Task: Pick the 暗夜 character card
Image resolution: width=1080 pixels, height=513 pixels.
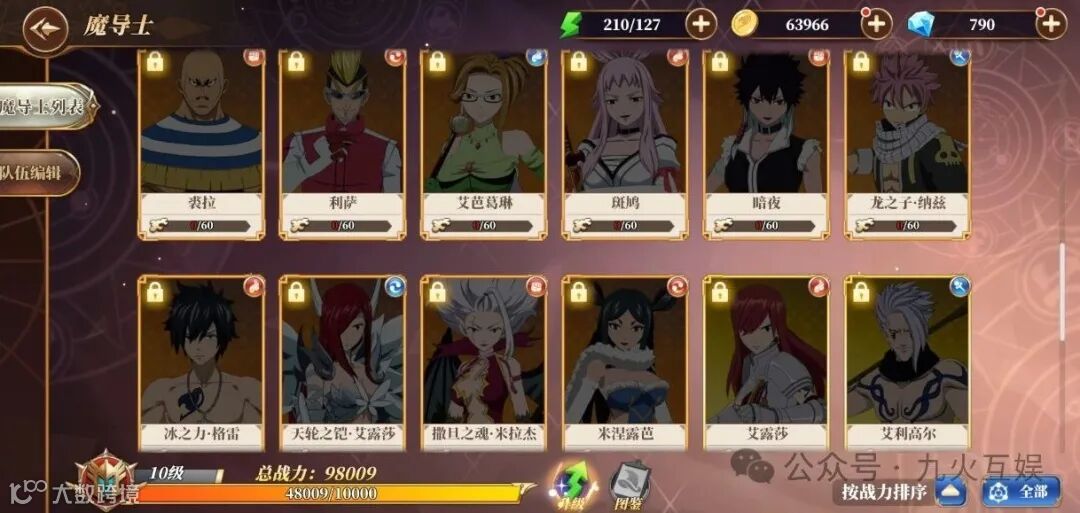Action: (x=766, y=140)
